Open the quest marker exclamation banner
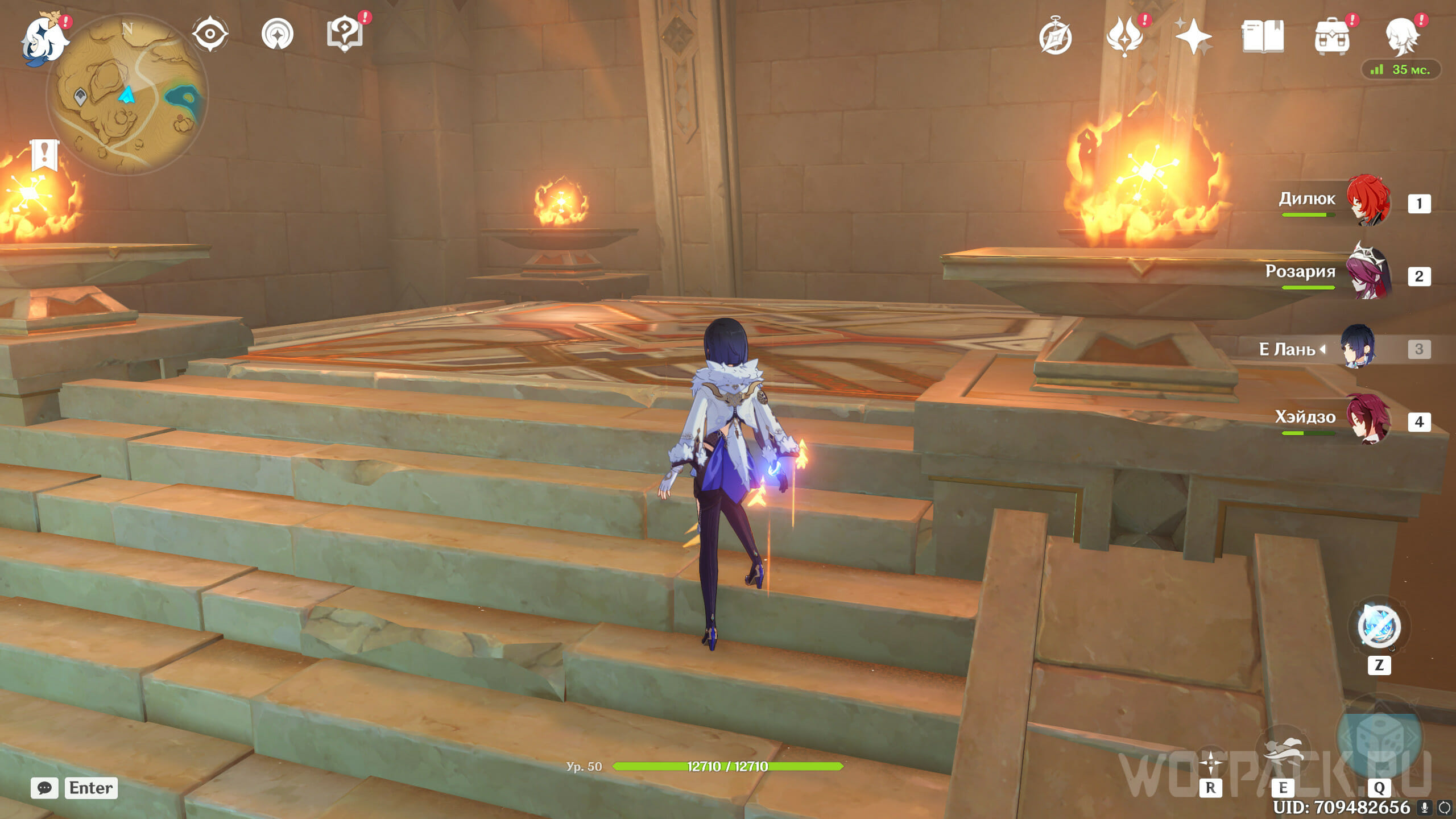The height and width of the screenshot is (819, 1456). tap(44, 155)
